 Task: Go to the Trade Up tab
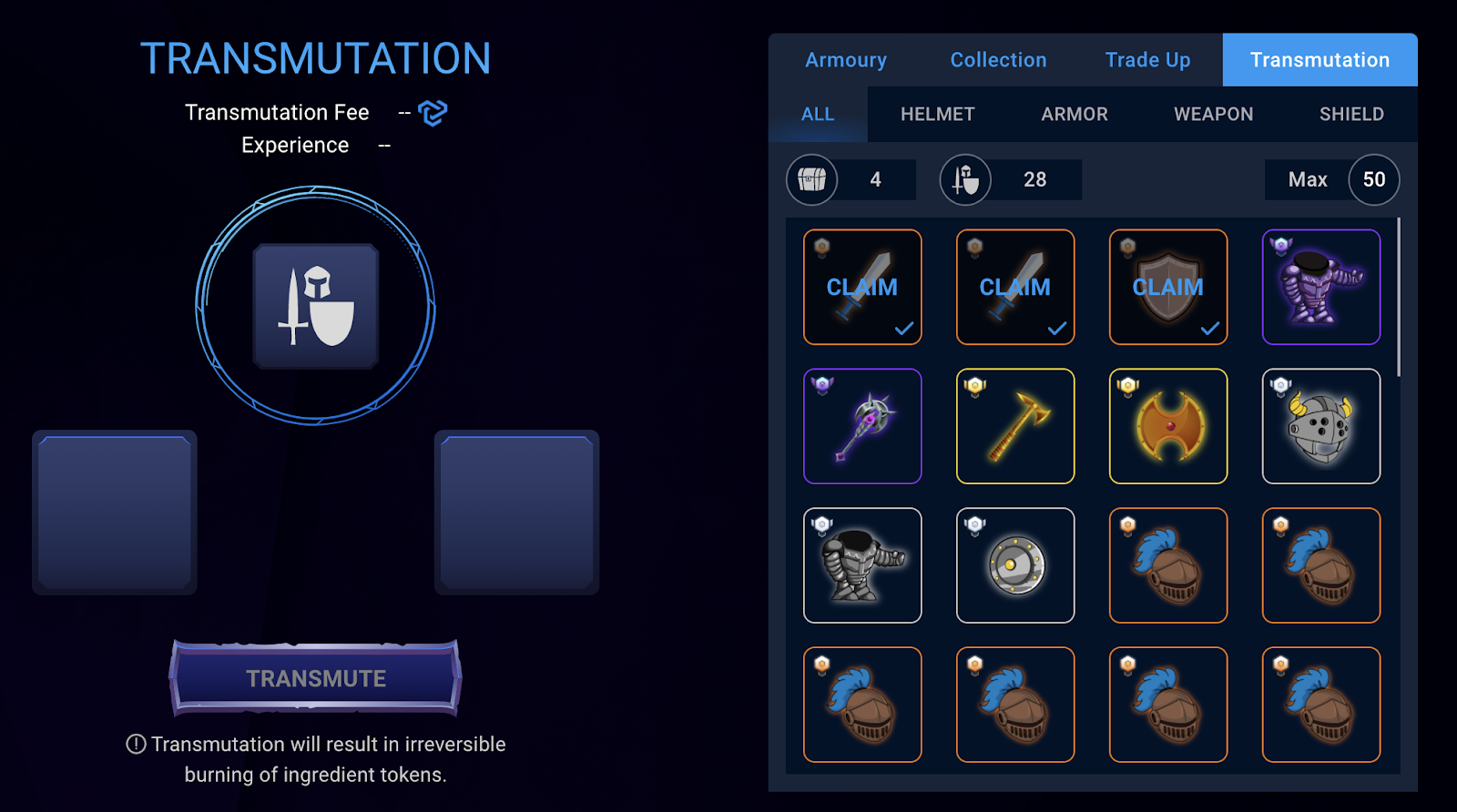click(1147, 60)
